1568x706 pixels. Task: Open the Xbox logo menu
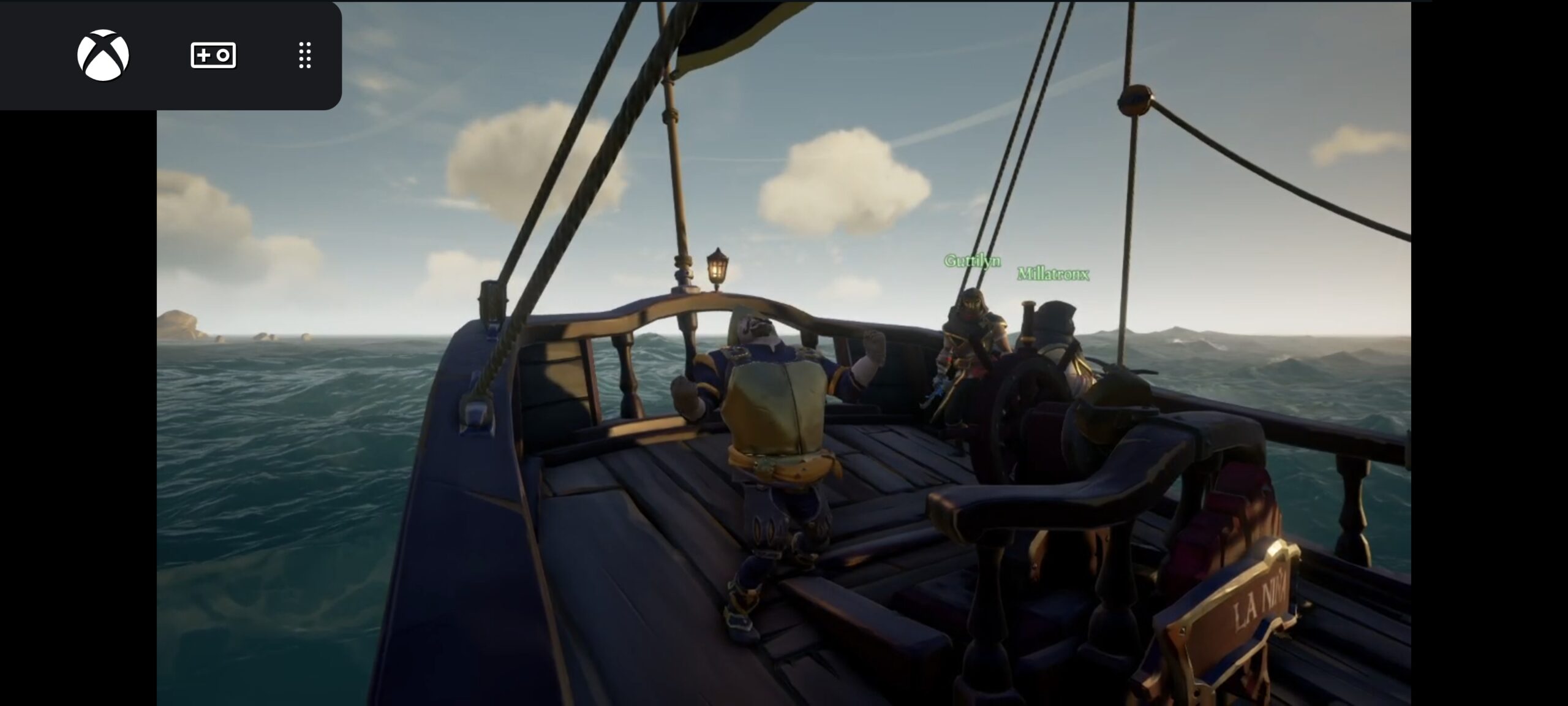point(103,55)
